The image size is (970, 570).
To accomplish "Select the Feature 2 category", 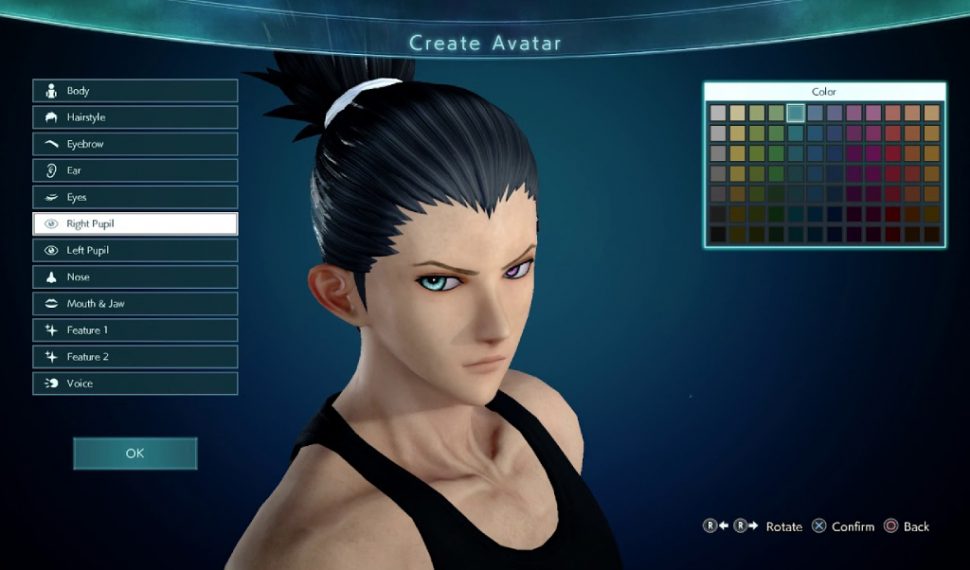I will pos(135,356).
